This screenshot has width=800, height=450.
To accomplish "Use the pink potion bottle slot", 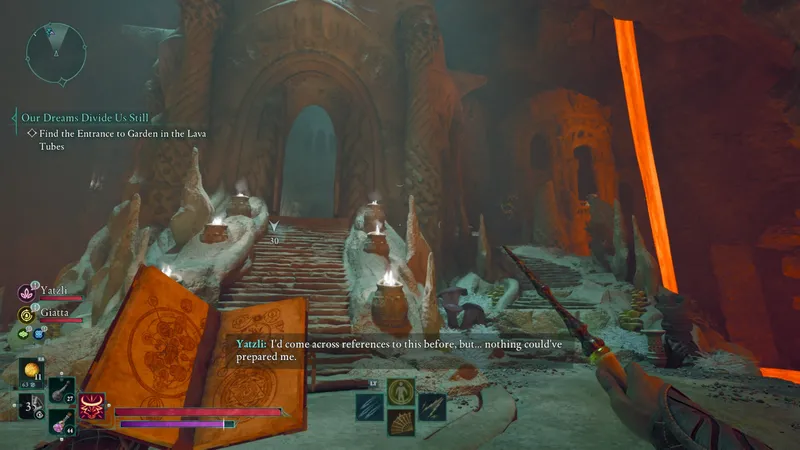I will click(60, 421).
